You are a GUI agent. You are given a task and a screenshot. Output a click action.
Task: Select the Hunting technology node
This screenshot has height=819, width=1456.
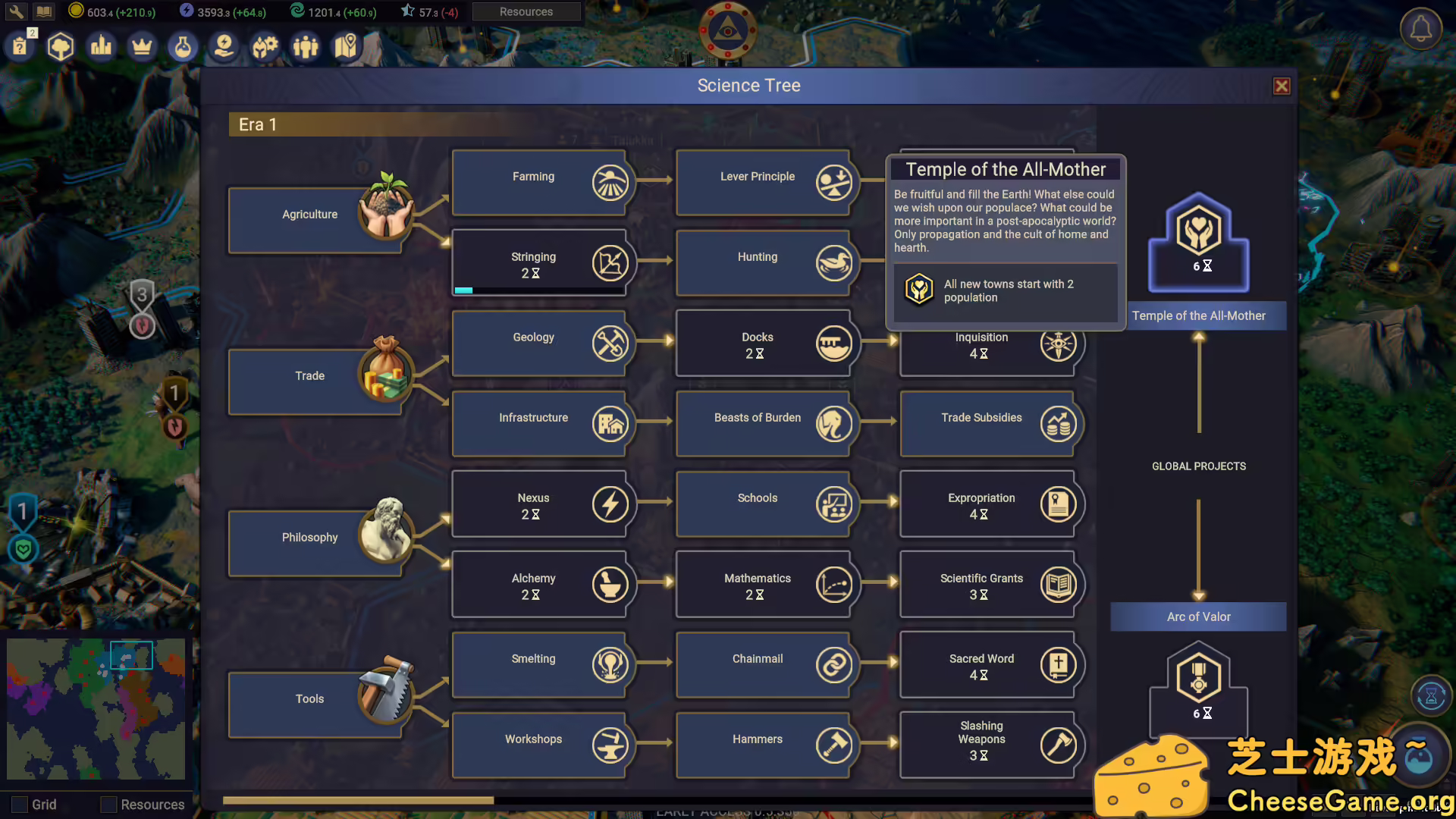[x=758, y=263]
